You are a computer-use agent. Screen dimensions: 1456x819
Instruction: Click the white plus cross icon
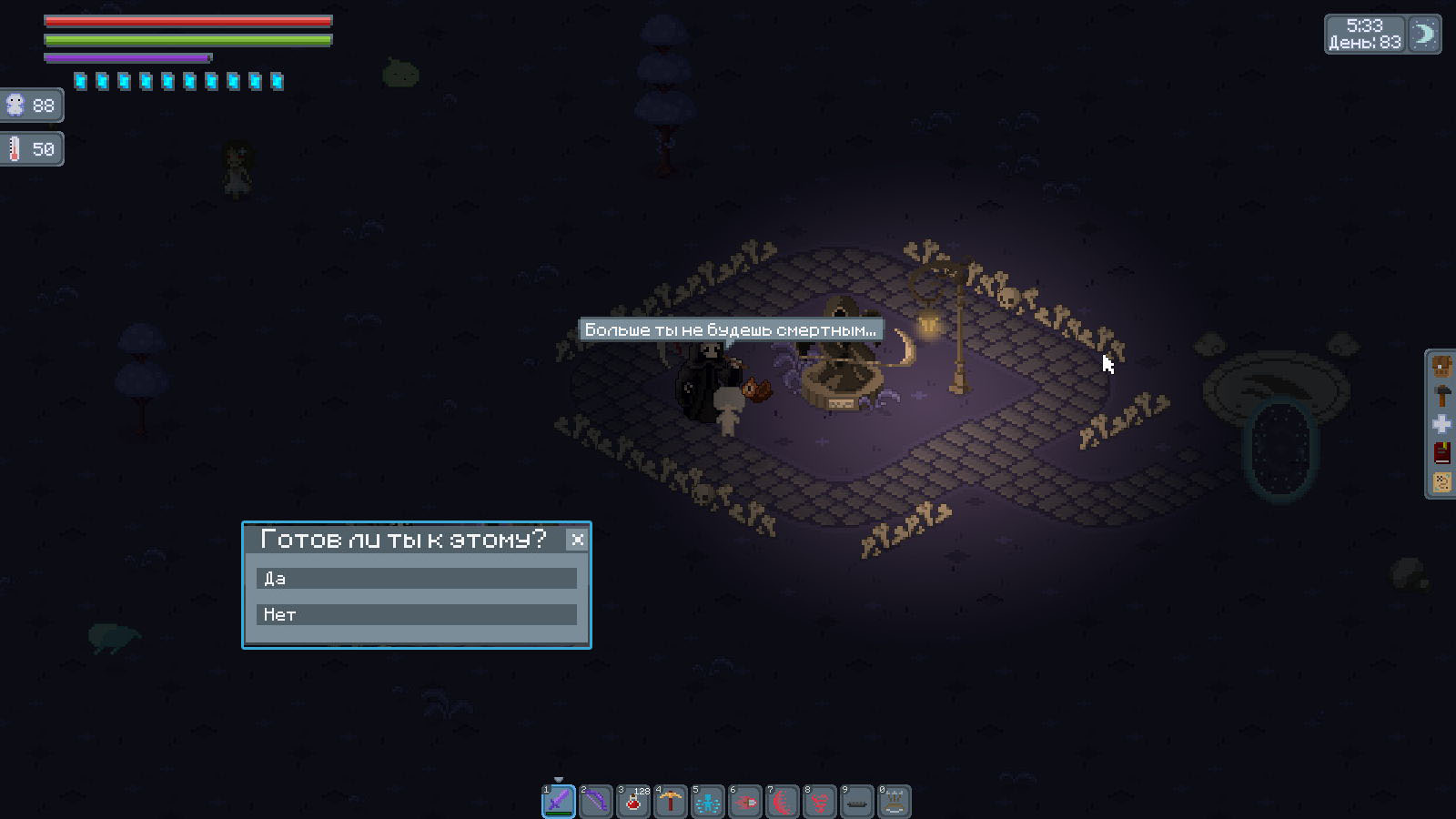point(1441,424)
